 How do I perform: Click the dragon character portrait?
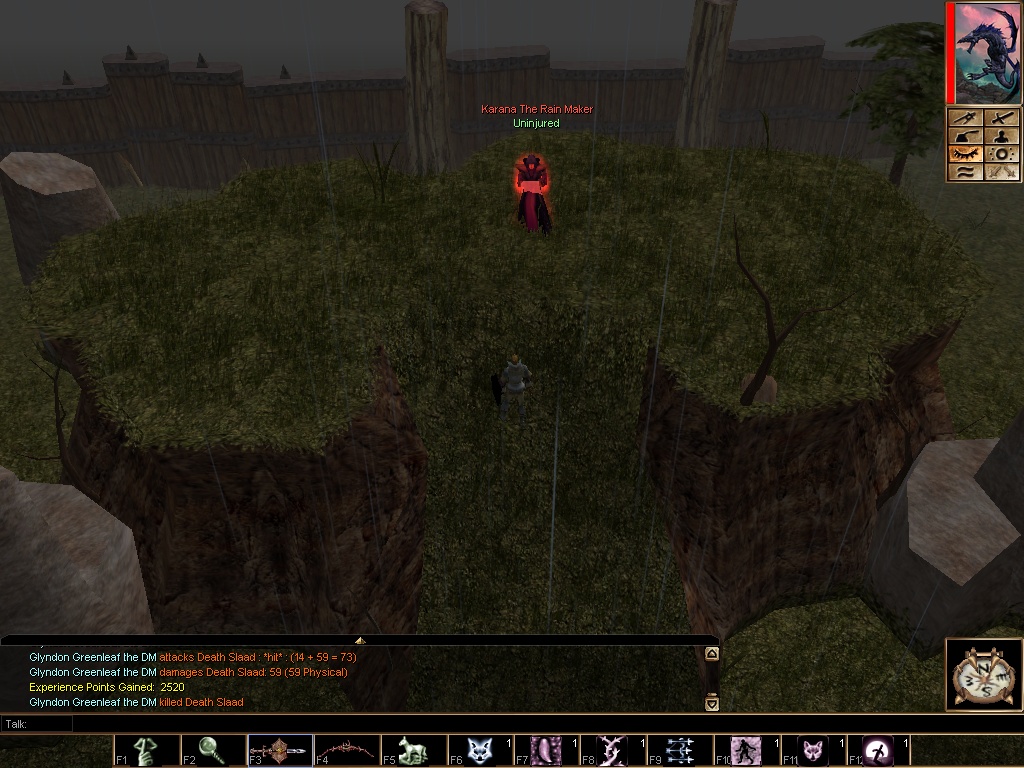click(988, 53)
